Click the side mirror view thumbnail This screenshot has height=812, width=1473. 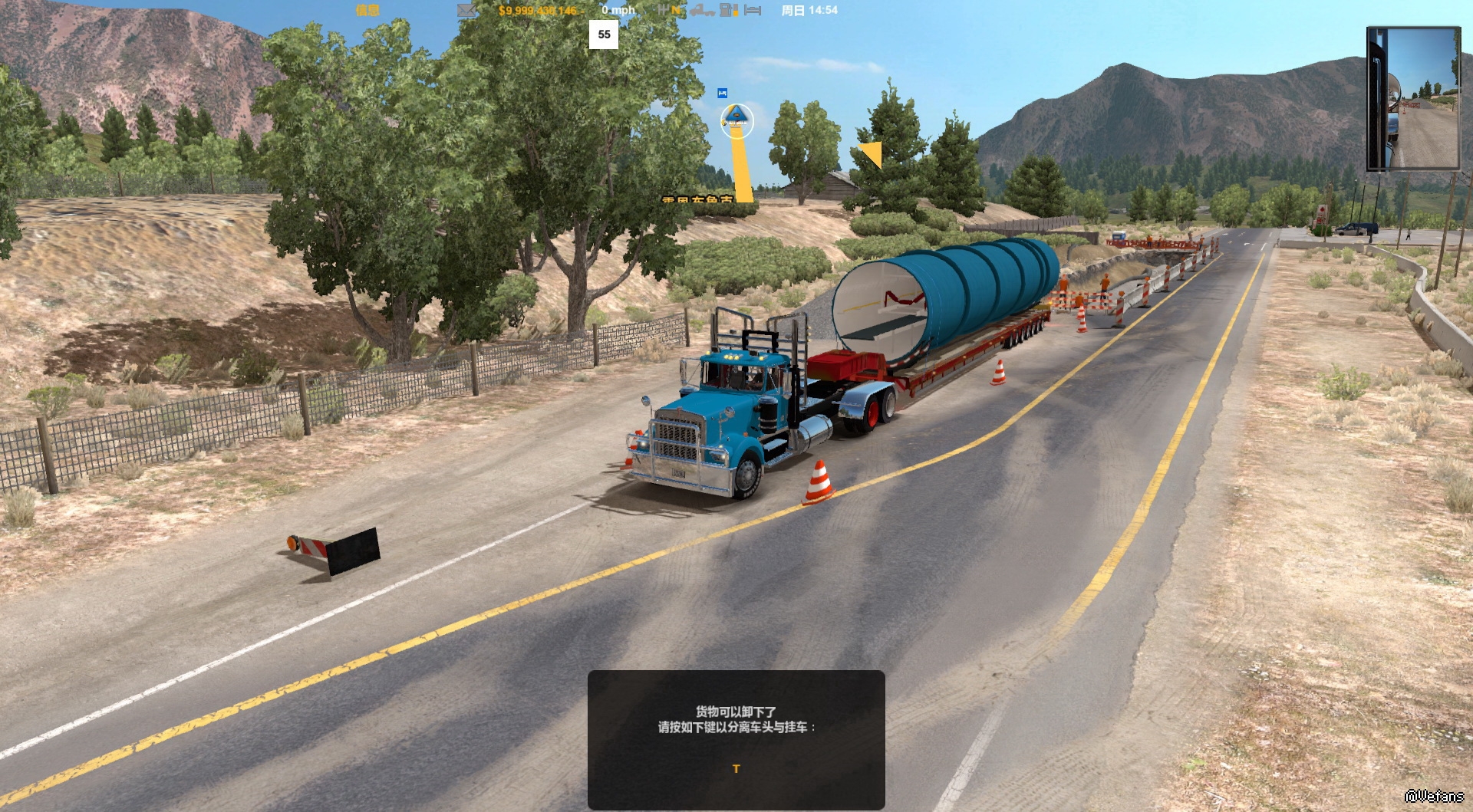[1412, 98]
